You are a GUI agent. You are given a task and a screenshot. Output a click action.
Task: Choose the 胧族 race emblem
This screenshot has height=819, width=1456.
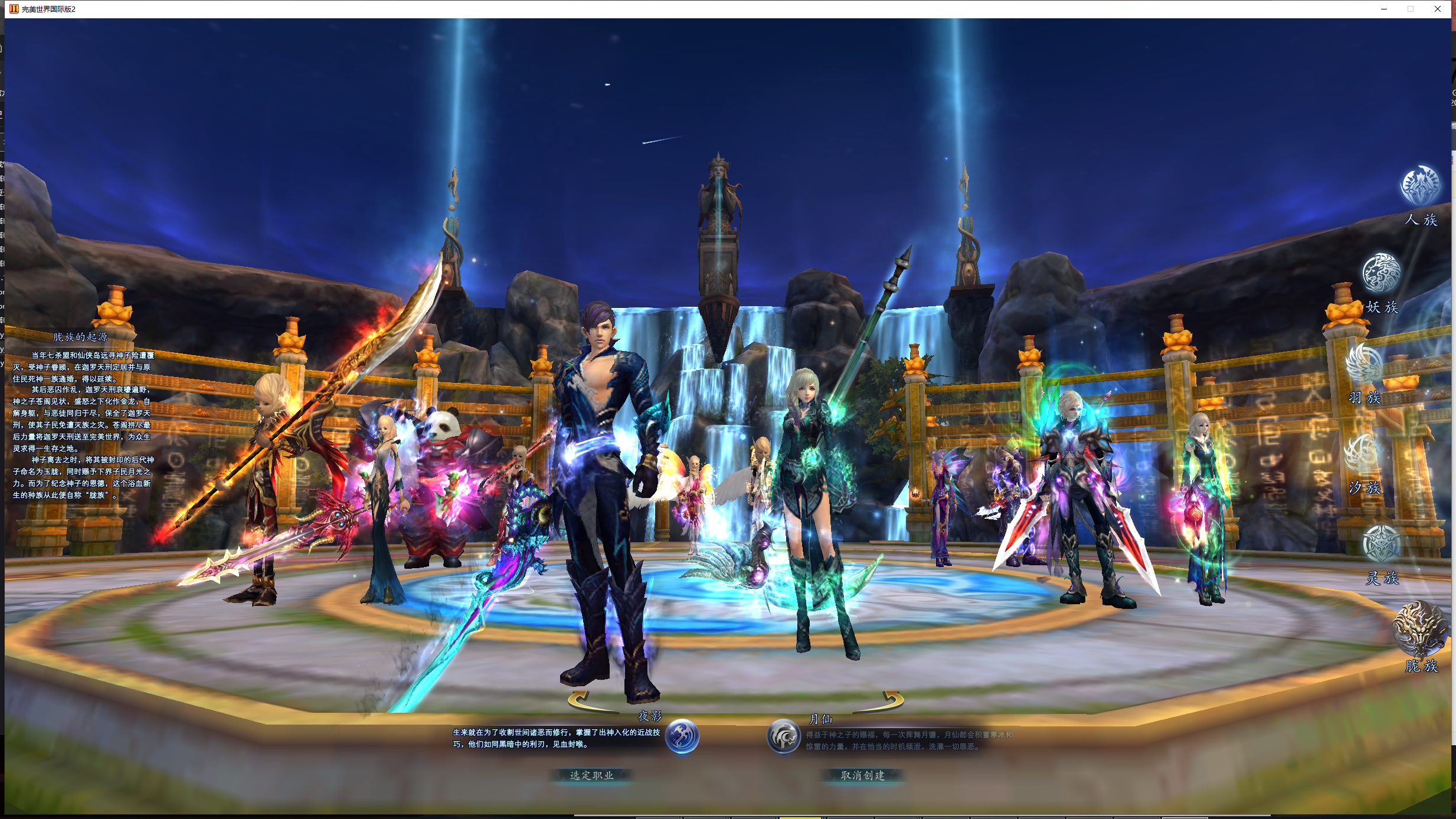(x=1419, y=628)
